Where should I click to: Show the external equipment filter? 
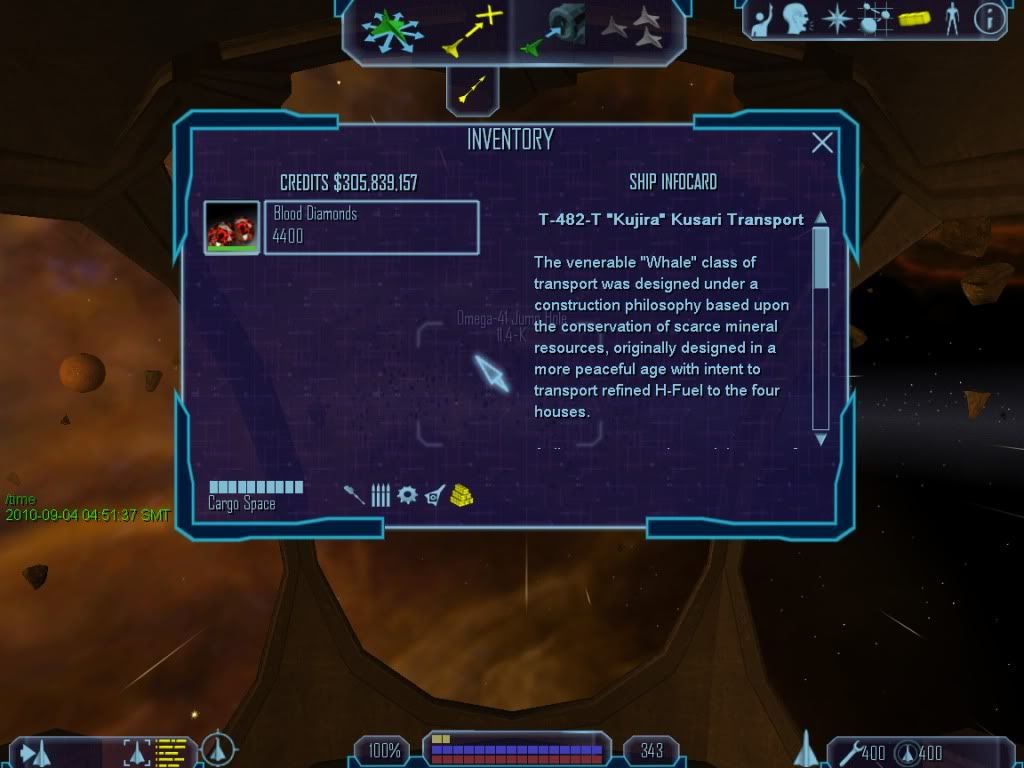coord(434,494)
